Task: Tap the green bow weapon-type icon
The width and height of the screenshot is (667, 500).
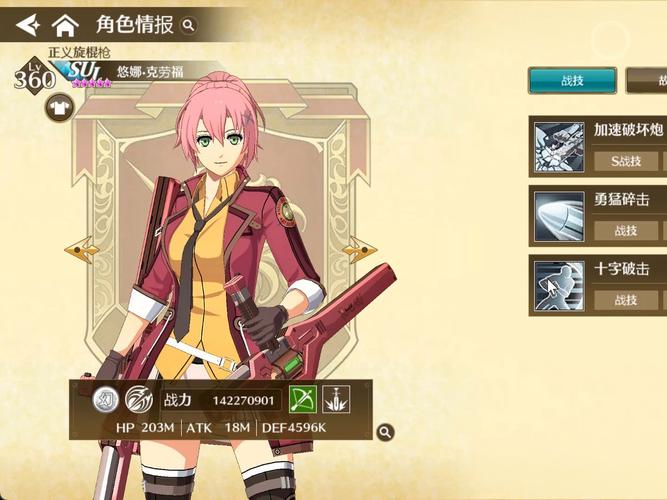Action: tap(303, 400)
